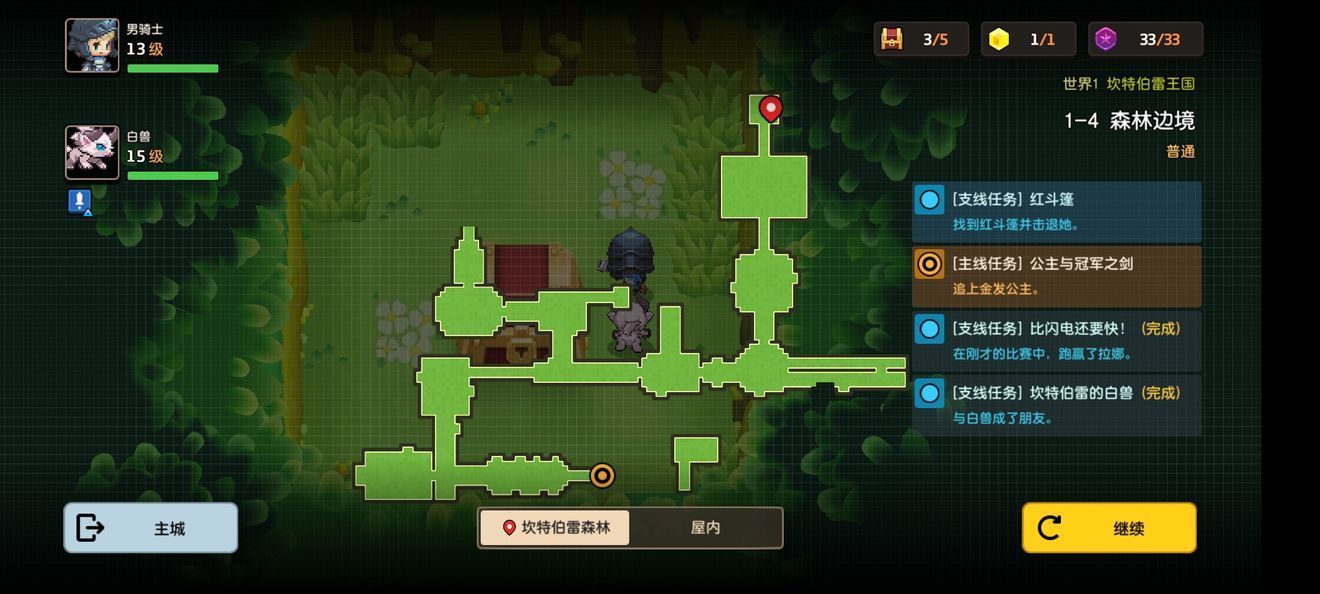This screenshot has height=594, width=1320.
Task: Click the orange main quest map marker
Action: click(x=602, y=475)
